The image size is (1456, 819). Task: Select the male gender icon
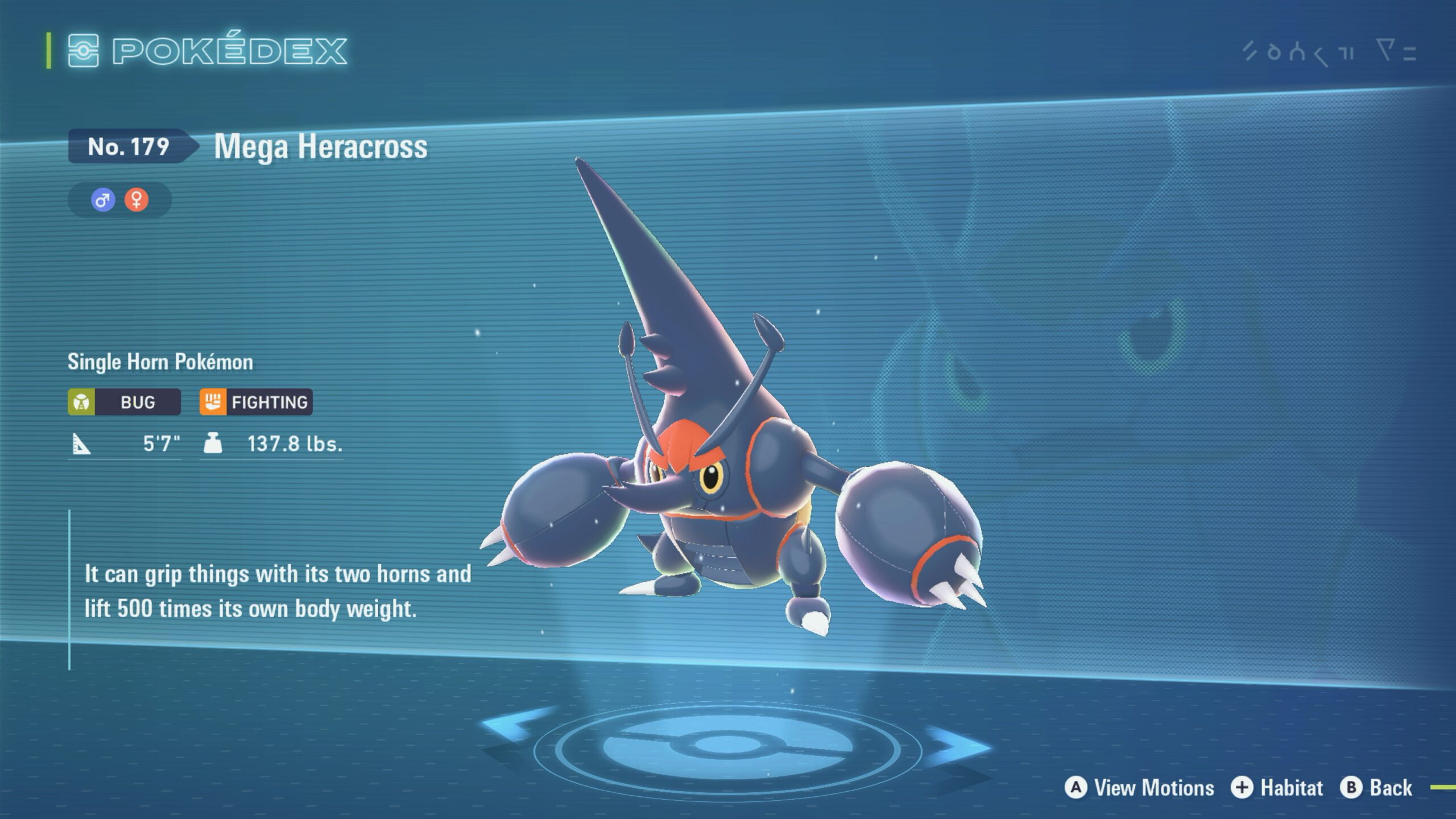tap(103, 200)
